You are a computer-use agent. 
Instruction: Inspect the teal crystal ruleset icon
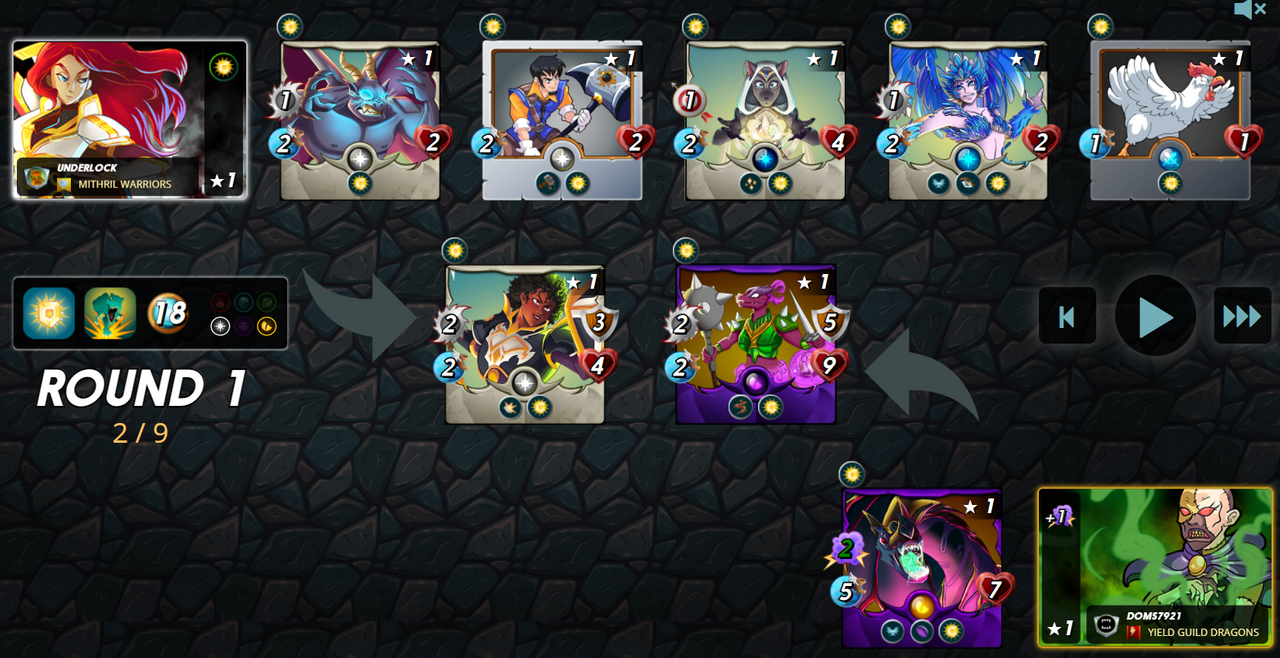[x=110, y=313]
